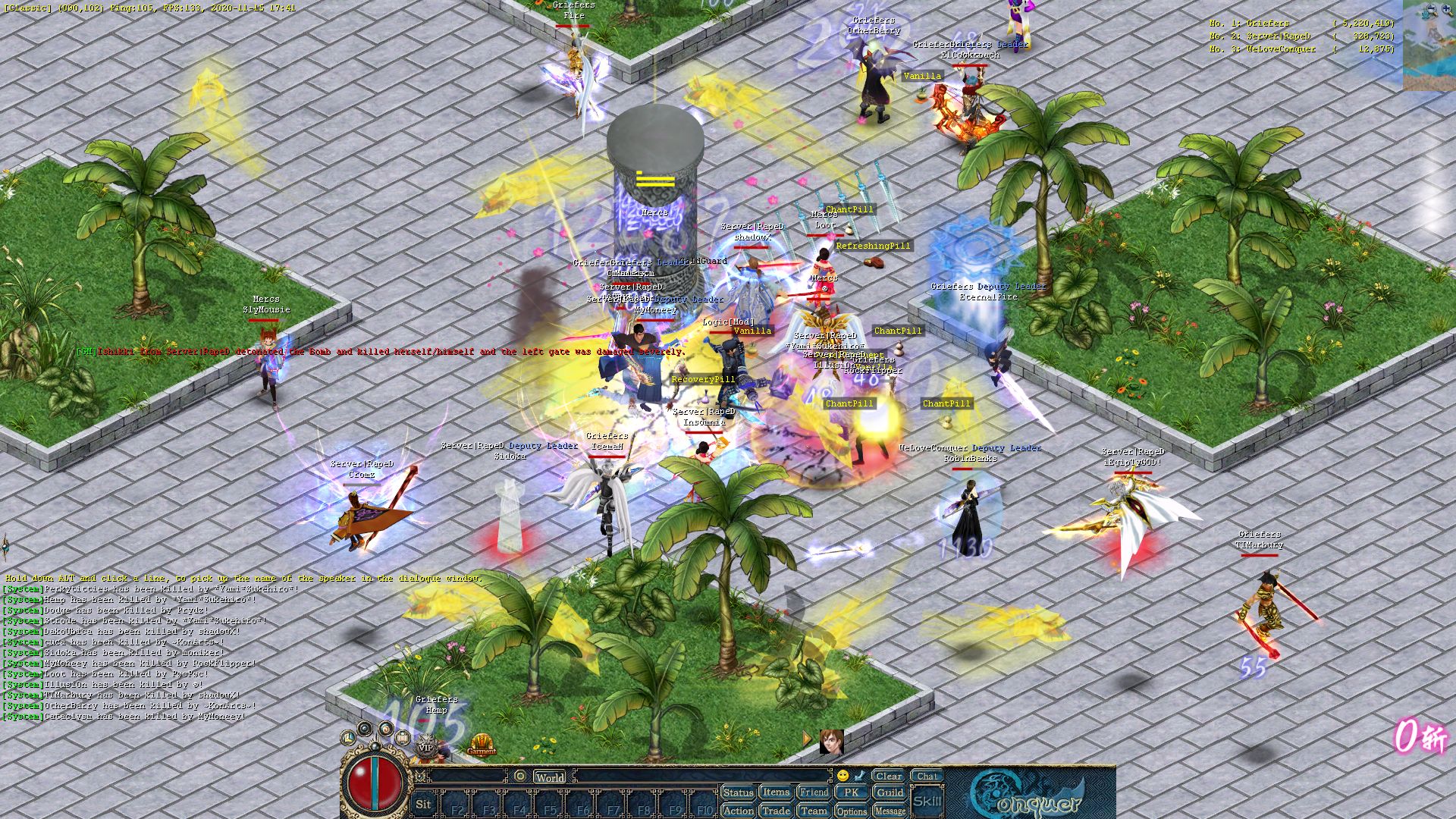Open the smiley emoticon picker
Viewport: 1456px width, 819px height.
click(x=843, y=776)
